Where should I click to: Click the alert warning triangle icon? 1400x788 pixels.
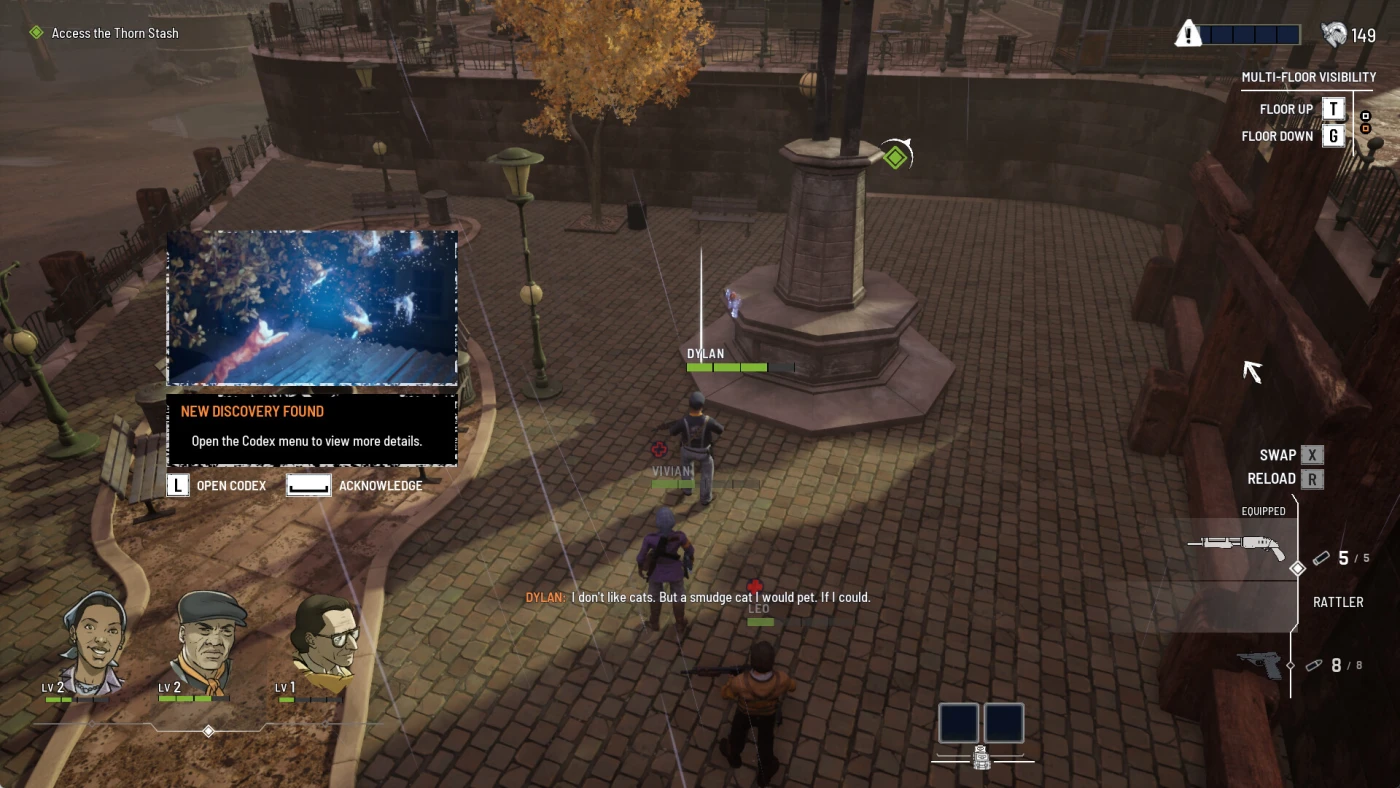point(1188,34)
